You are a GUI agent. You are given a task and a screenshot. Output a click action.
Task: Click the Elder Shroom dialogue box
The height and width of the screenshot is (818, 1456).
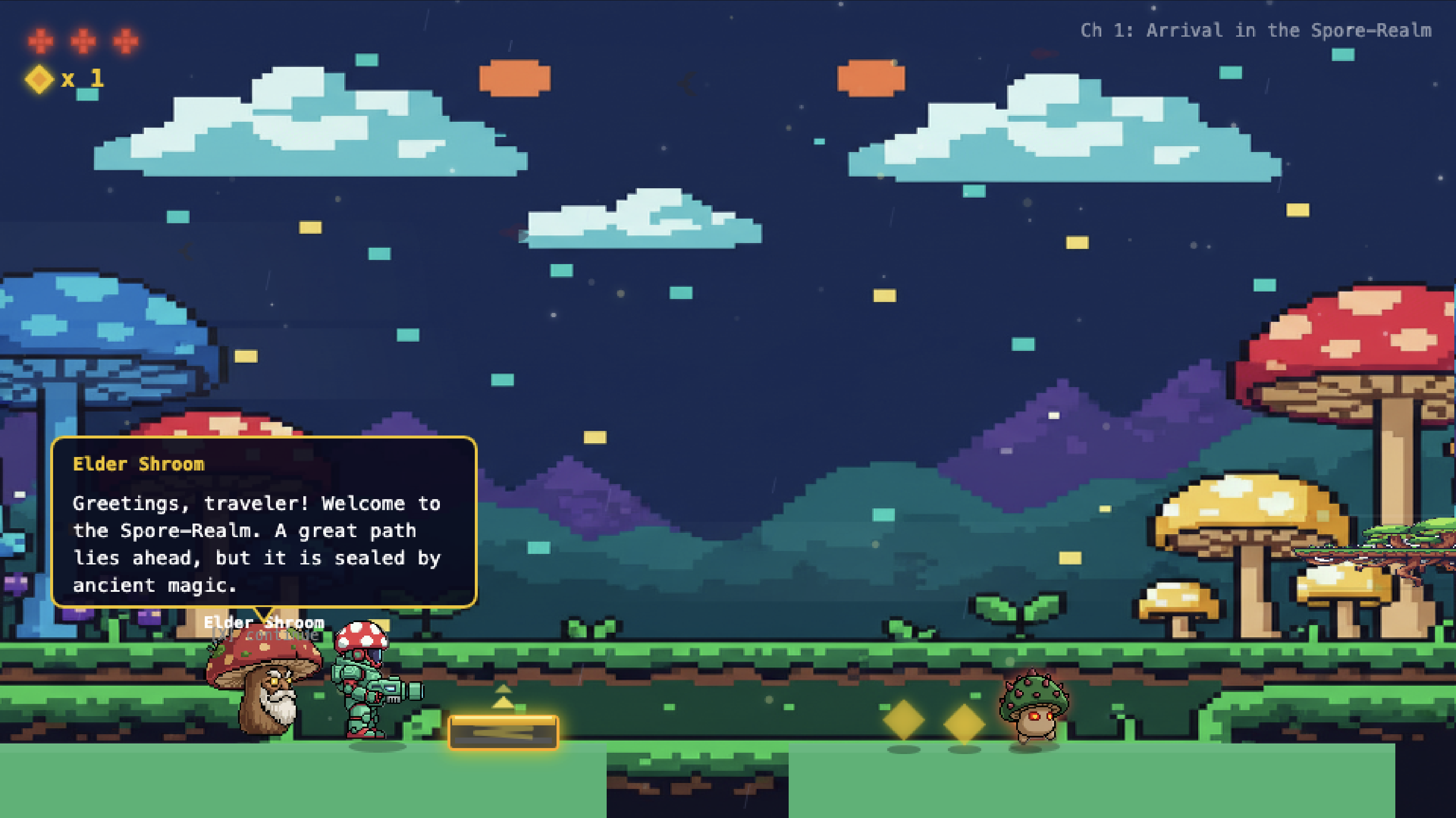(x=264, y=523)
